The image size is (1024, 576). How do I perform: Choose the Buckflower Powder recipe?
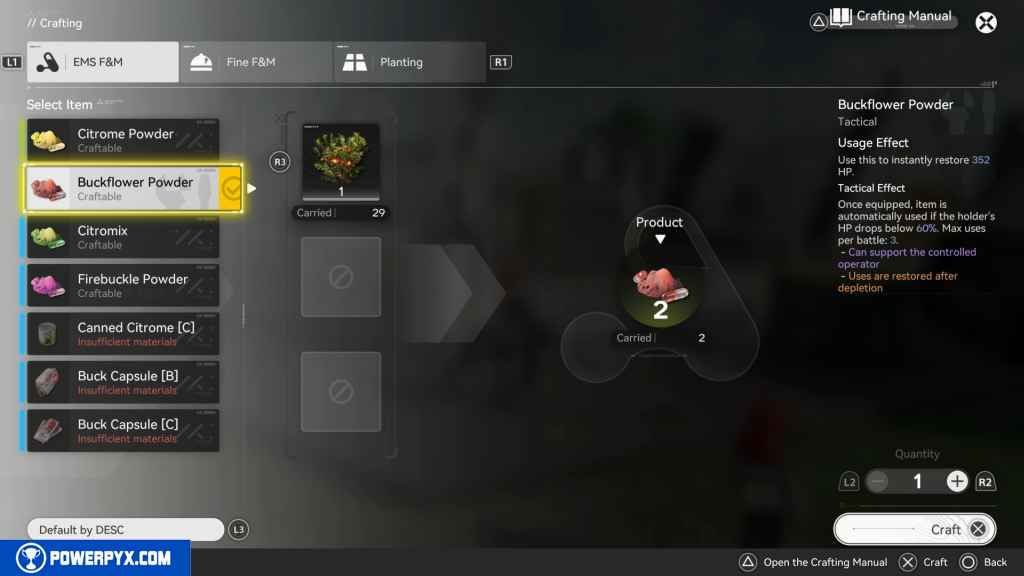[123, 188]
